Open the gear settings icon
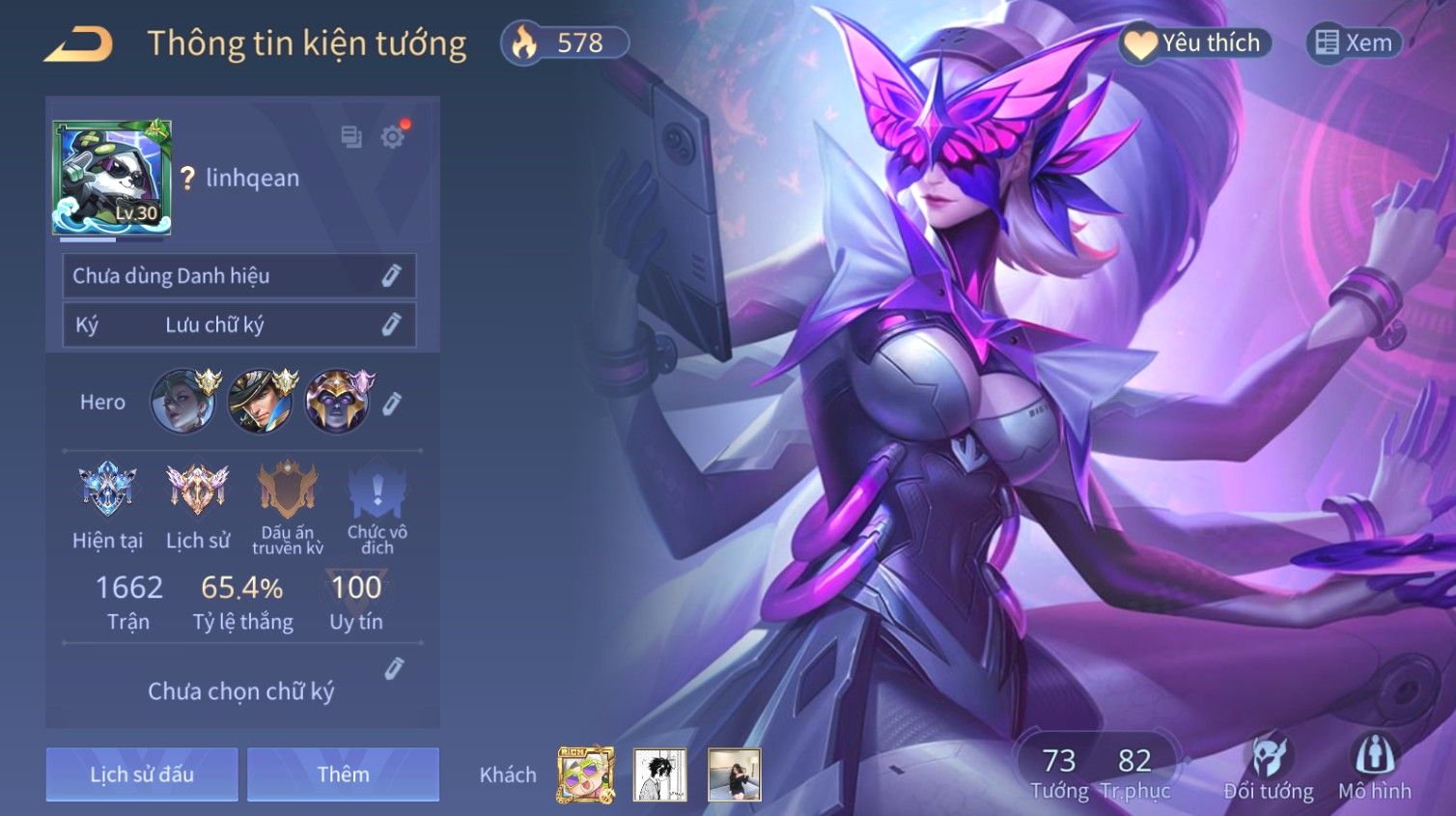The image size is (1456, 816). coord(392,137)
